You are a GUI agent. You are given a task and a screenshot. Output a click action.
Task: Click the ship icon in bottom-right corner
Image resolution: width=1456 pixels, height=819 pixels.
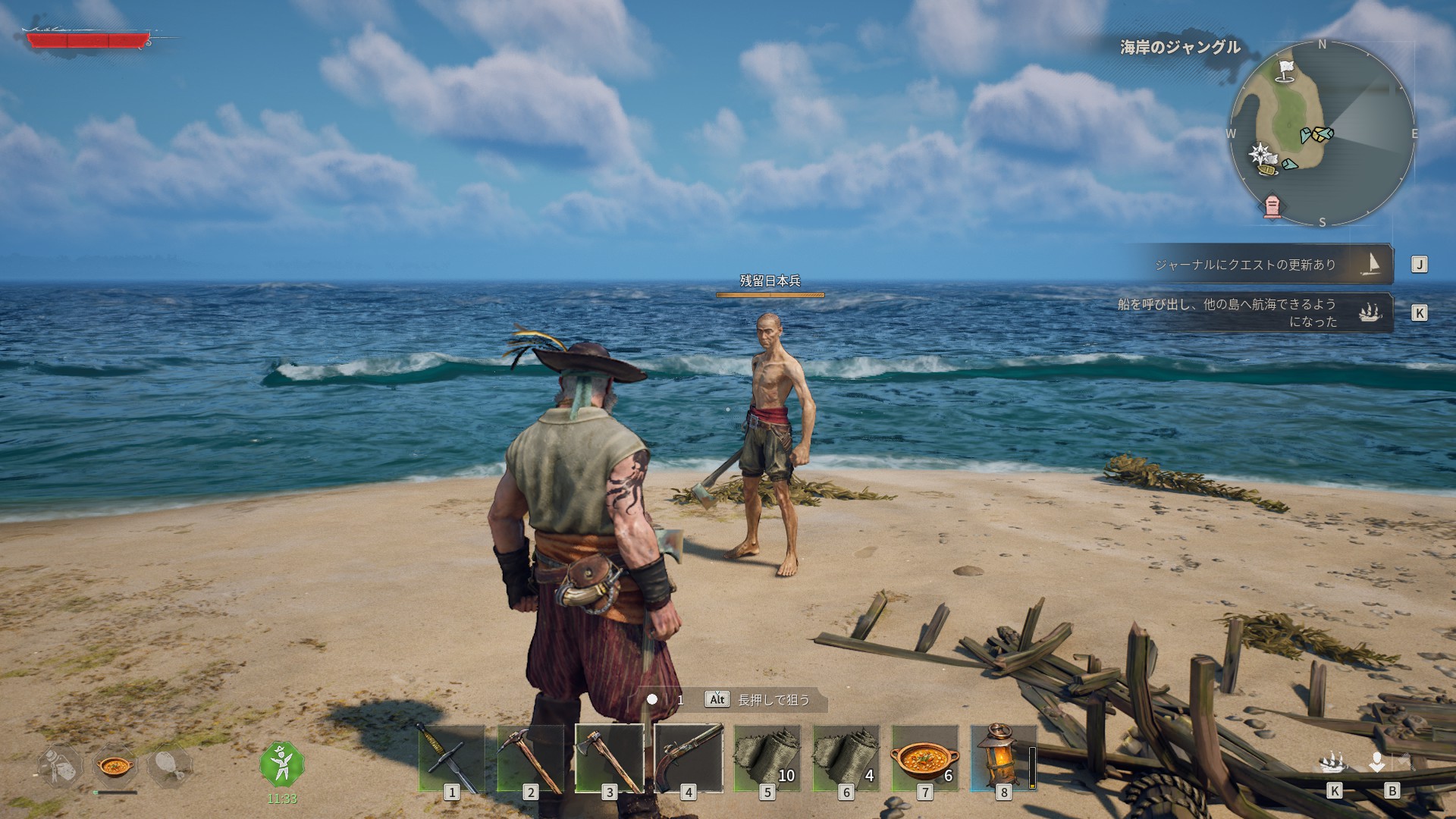click(x=1333, y=762)
